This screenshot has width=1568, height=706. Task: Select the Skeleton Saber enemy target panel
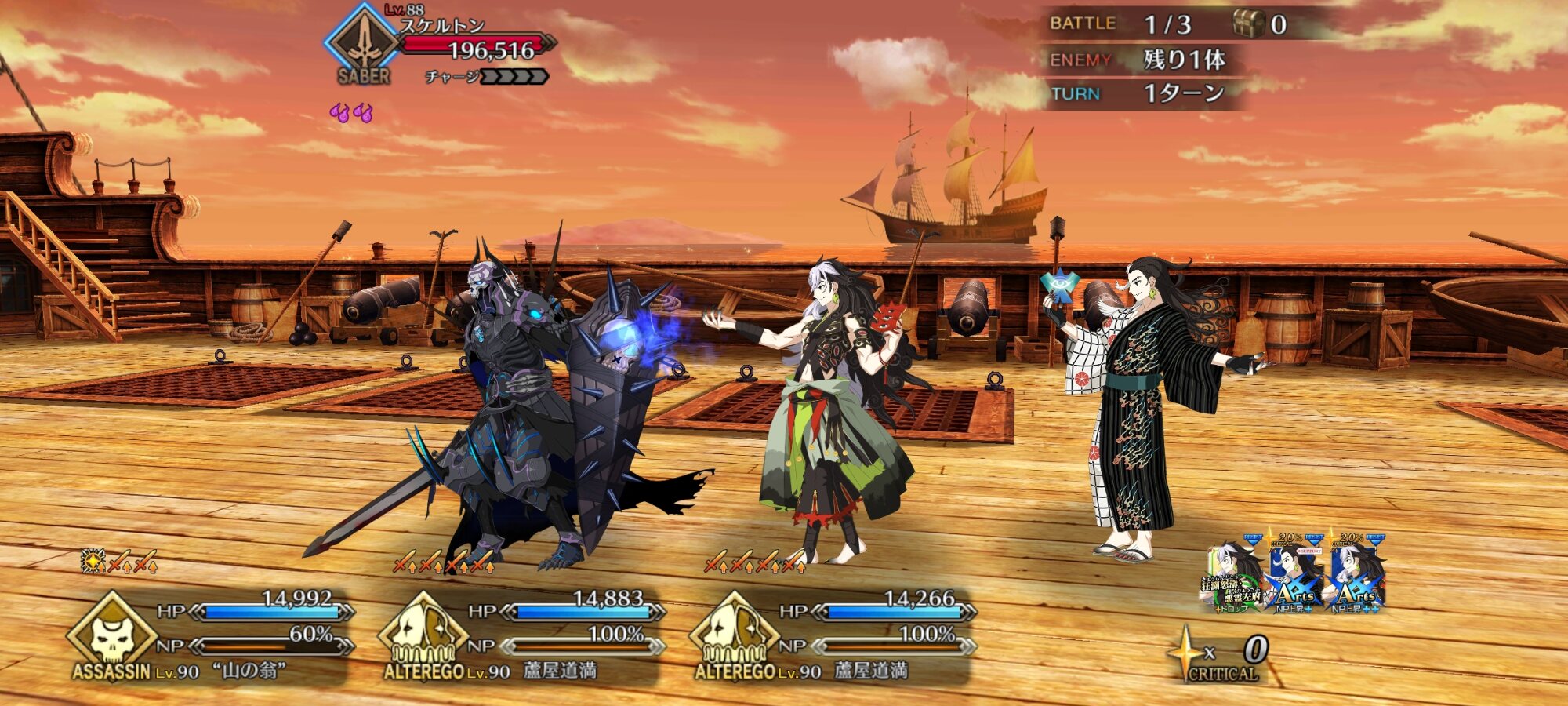point(439,49)
